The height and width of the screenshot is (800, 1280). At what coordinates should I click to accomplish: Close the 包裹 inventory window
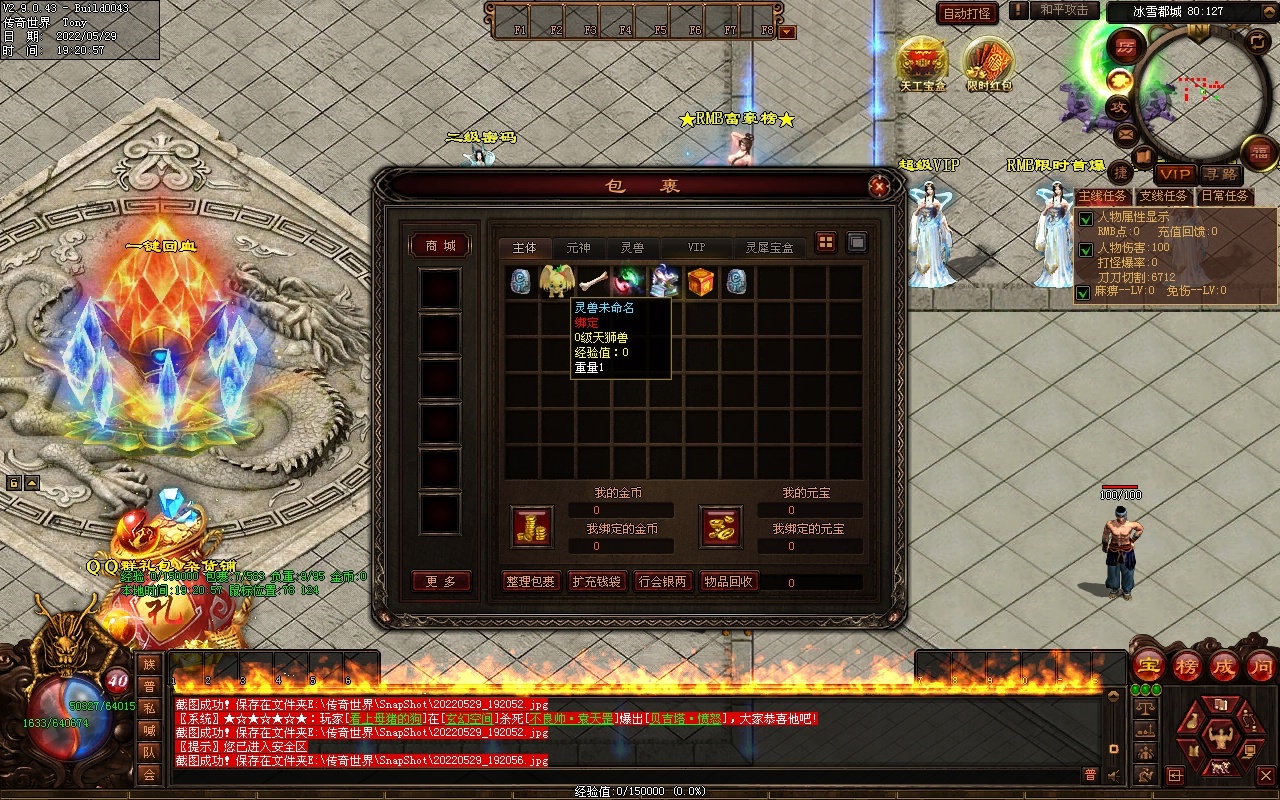[878, 186]
